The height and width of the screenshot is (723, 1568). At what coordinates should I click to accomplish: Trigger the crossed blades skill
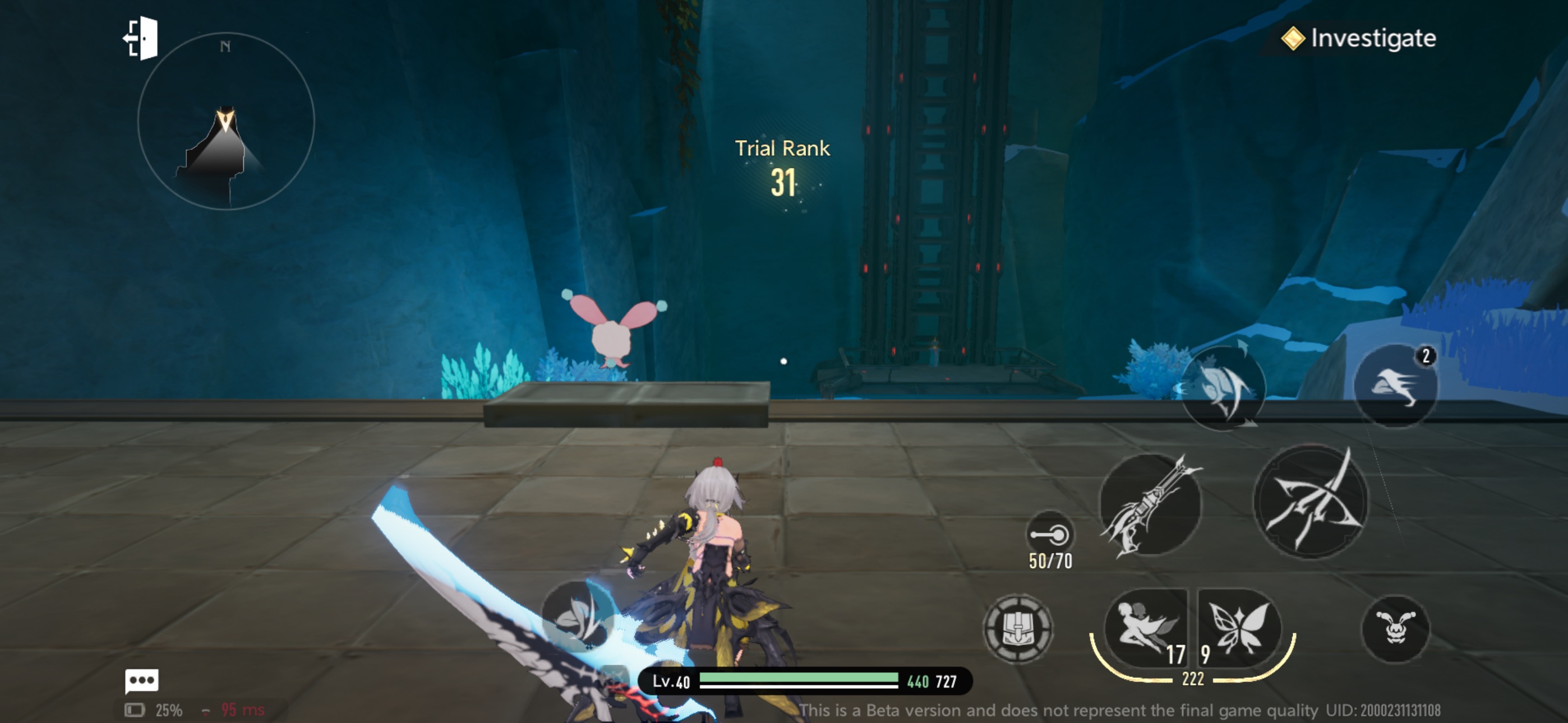(1311, 502)
